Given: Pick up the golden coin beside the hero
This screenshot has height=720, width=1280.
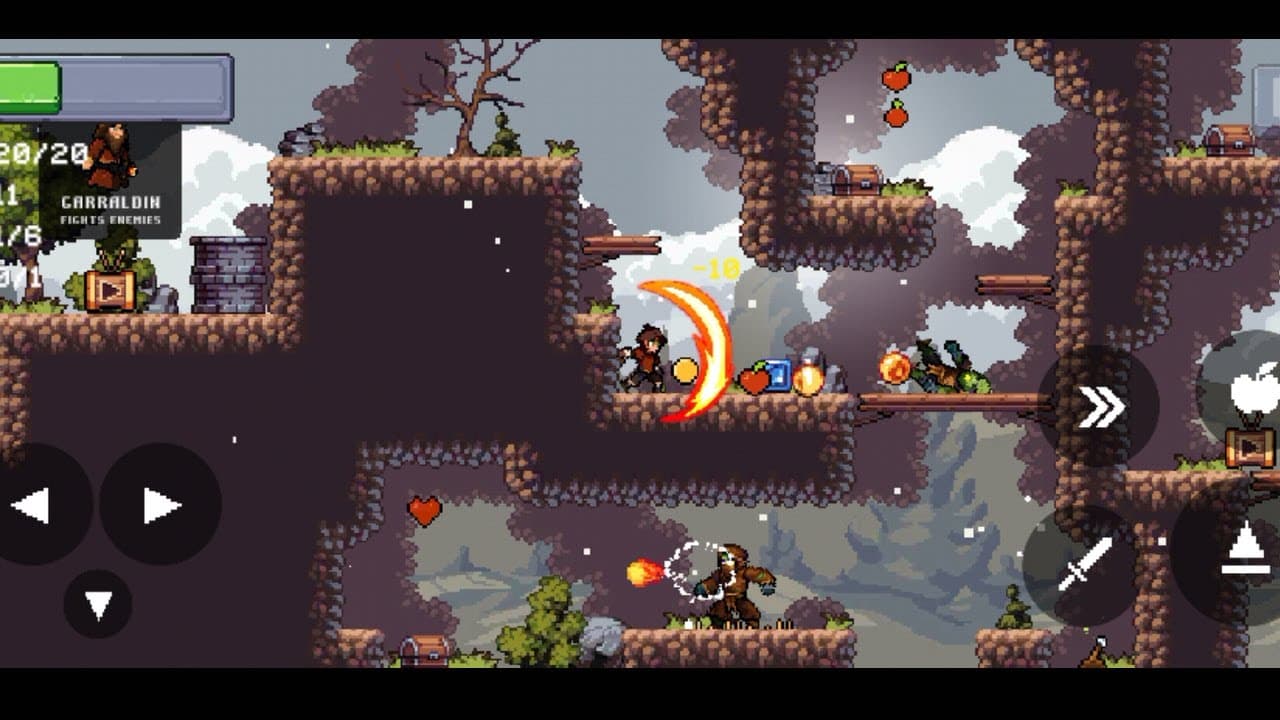Looking at the screenshot, I should [685, 372].
